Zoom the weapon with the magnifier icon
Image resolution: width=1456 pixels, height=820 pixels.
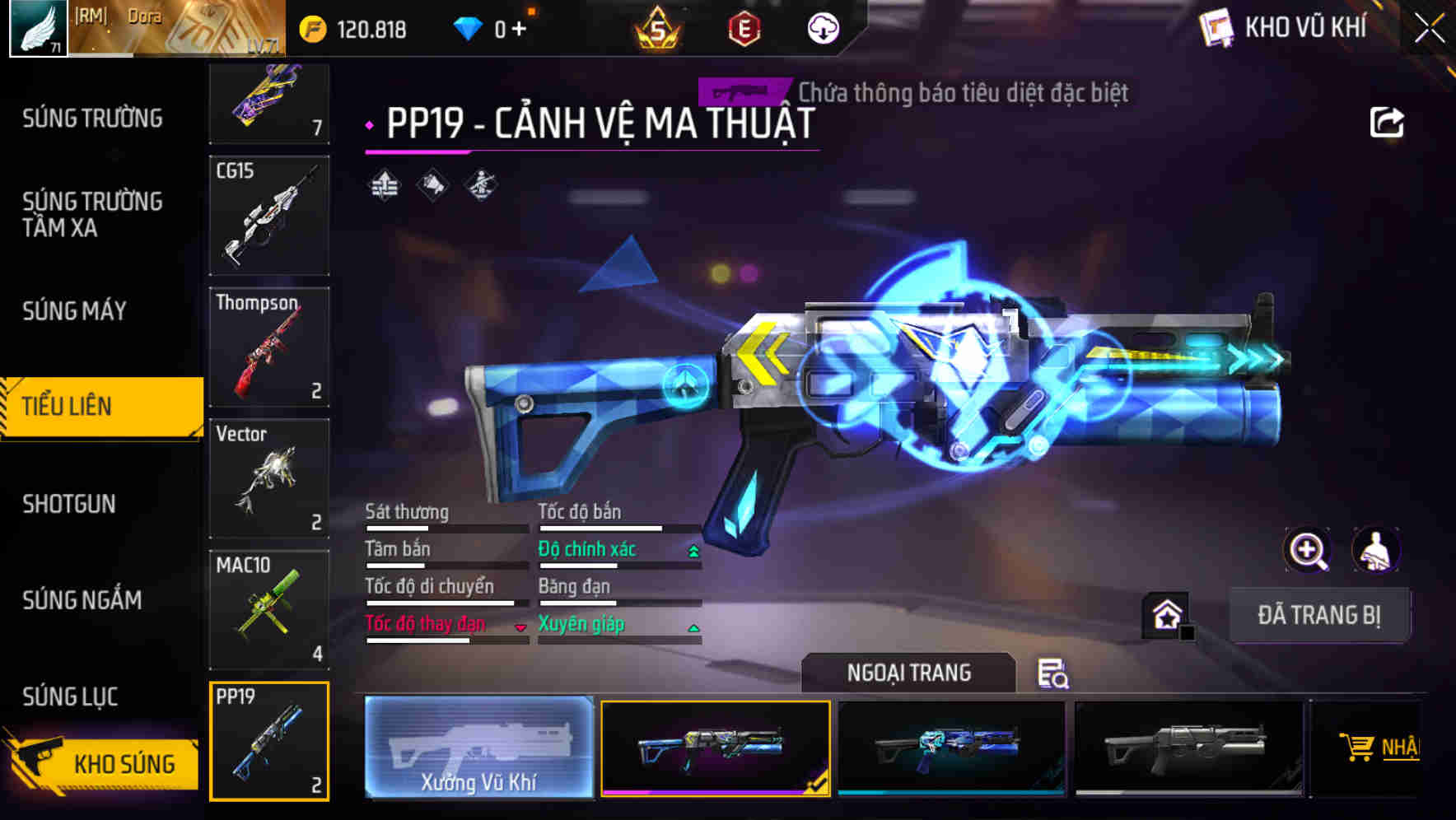(x=1306, y=550)
